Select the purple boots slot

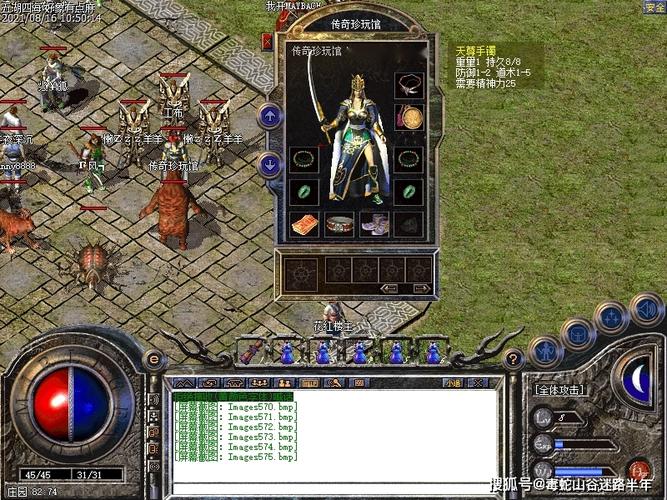pyautogui.click(x=374, y=224)
